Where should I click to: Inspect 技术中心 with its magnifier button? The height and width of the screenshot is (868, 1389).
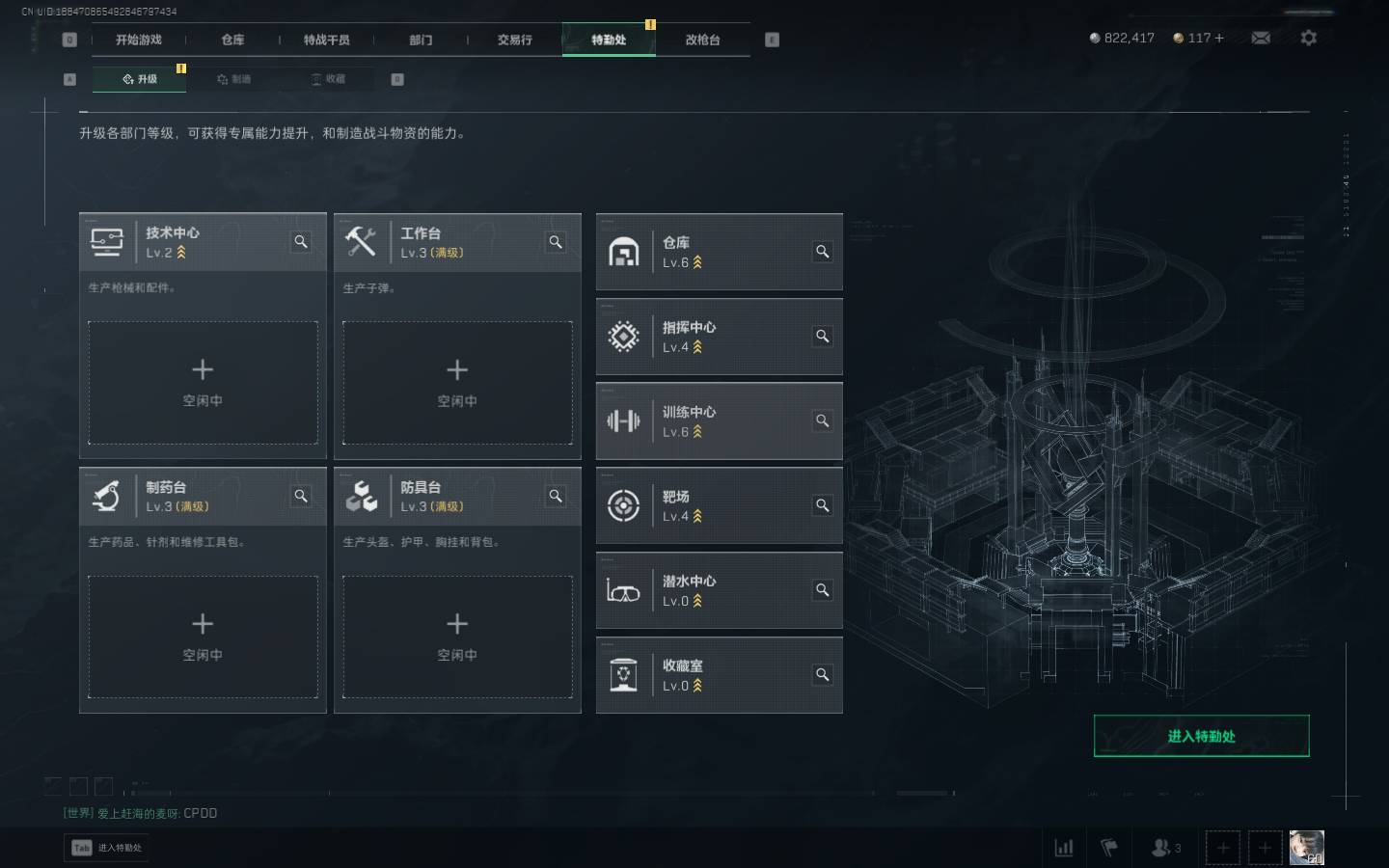coord(301,242)
